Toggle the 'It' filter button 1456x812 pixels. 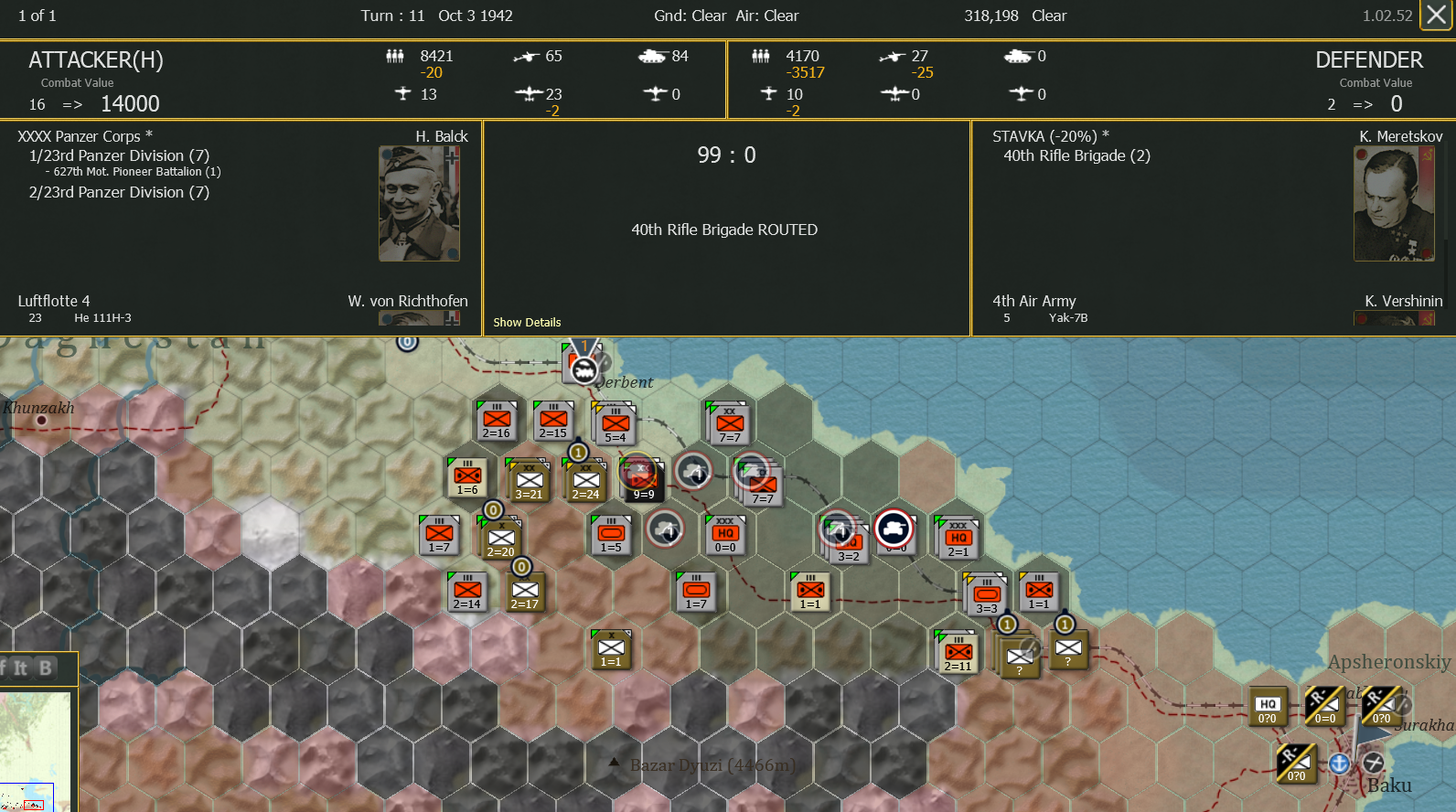[x=21, y=668]
